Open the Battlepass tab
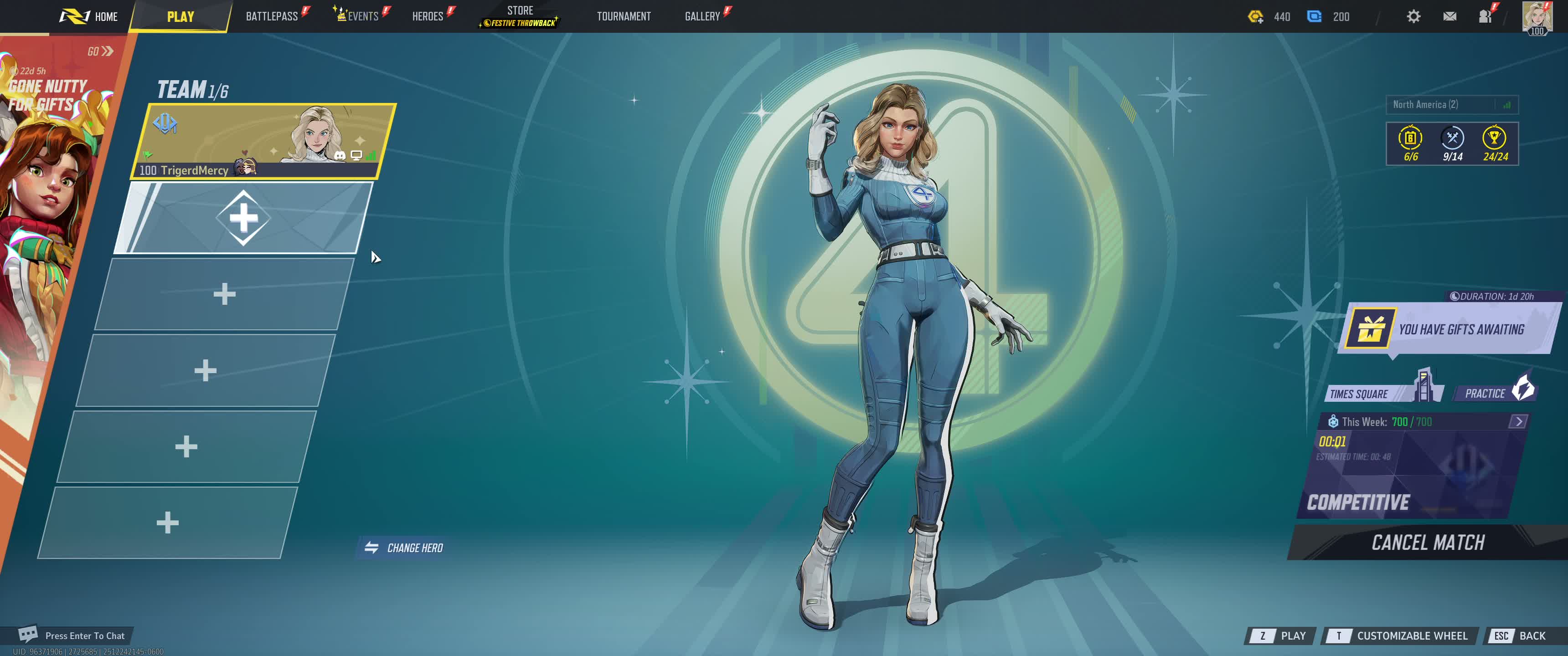This screenshot has height=656, width=1568. pyautogui.click(x=272, y=16)
